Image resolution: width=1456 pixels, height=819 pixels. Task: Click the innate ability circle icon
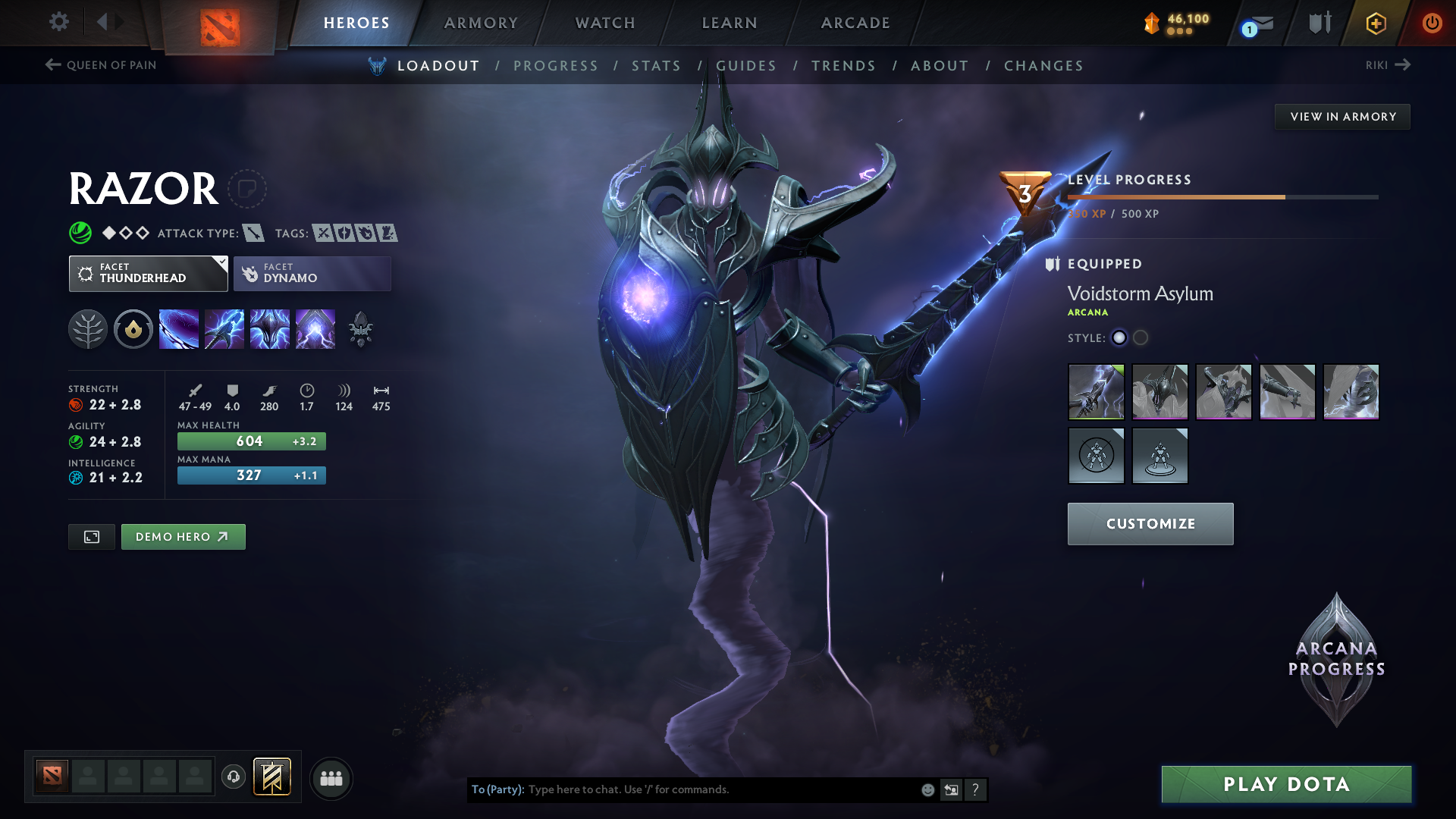(133, 328)
